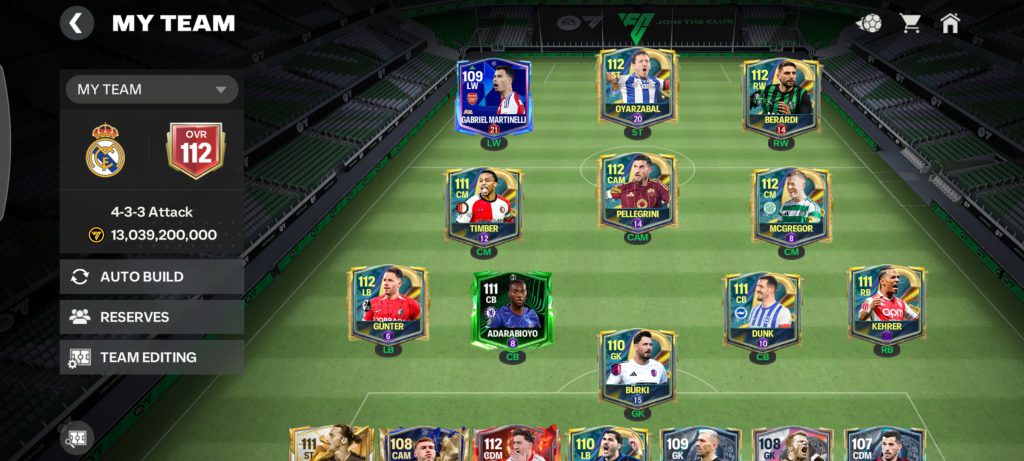Open the shopping cart store

(x=910, y=23)
